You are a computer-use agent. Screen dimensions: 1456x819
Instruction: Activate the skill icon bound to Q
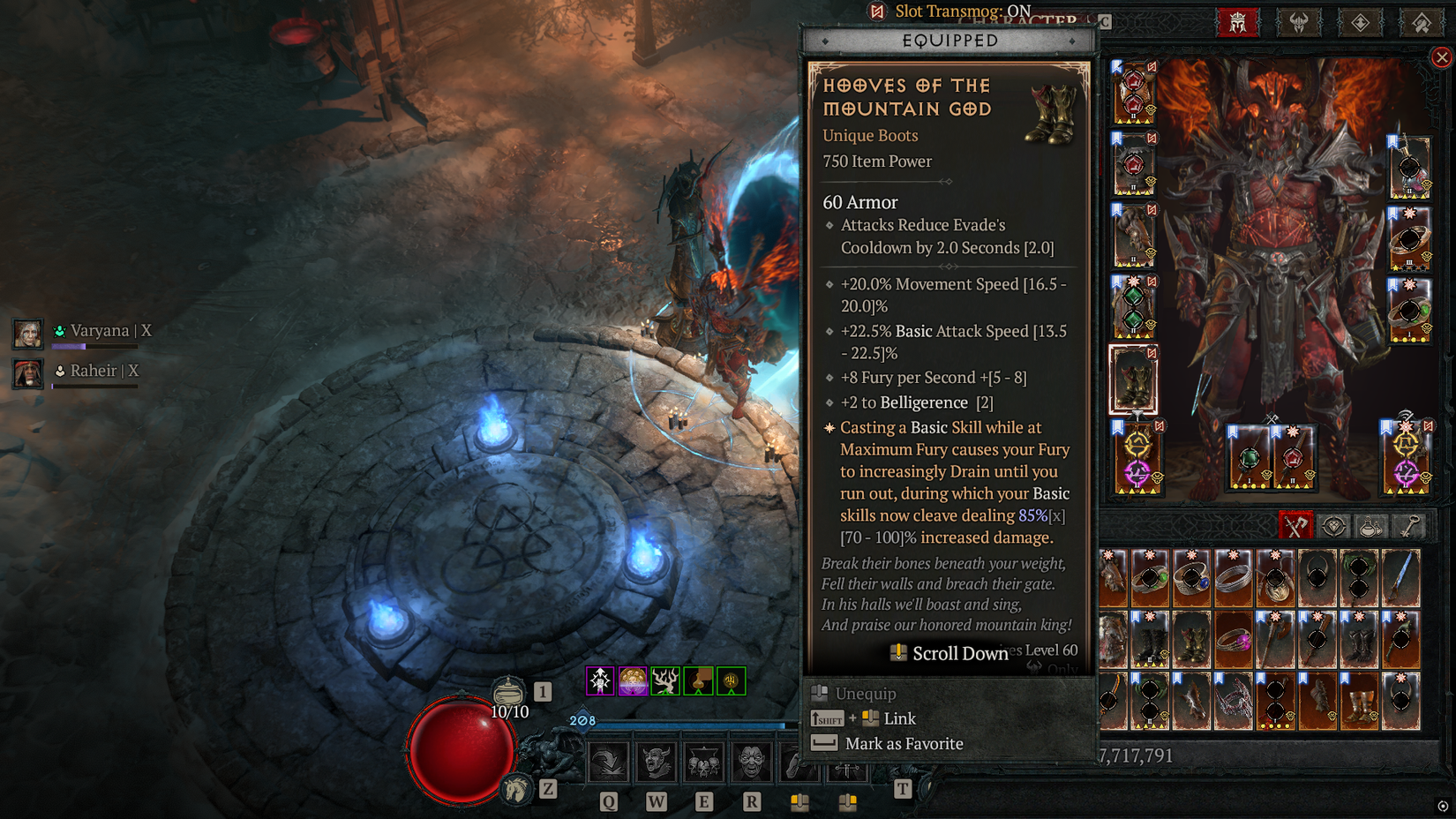[x=607, y=763]
